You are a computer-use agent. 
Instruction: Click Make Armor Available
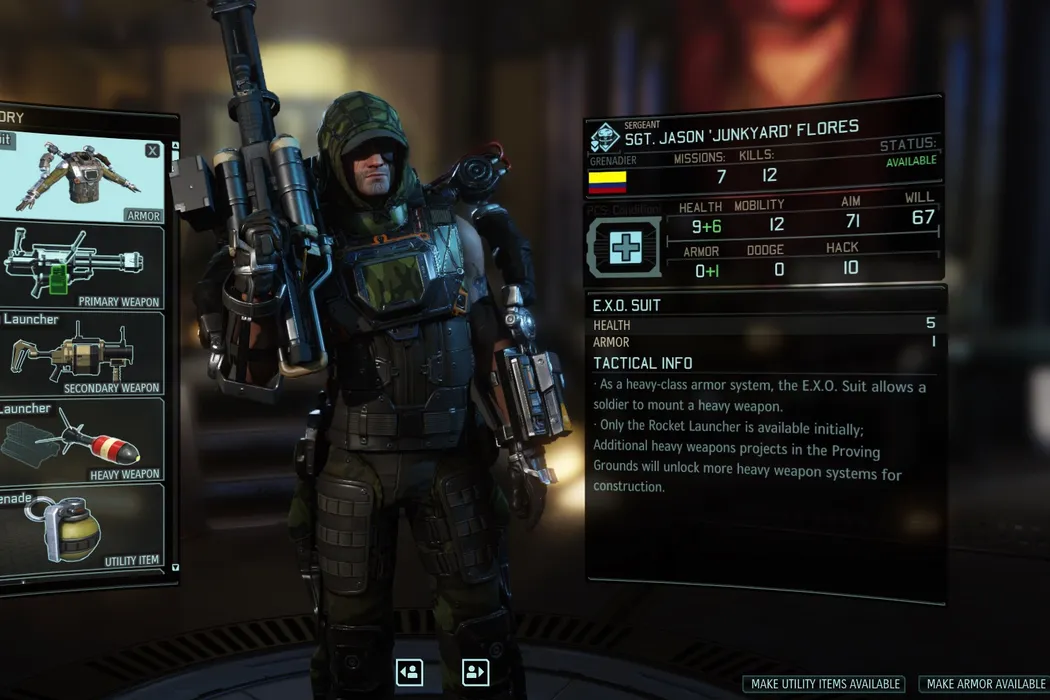tap(985, 684)
